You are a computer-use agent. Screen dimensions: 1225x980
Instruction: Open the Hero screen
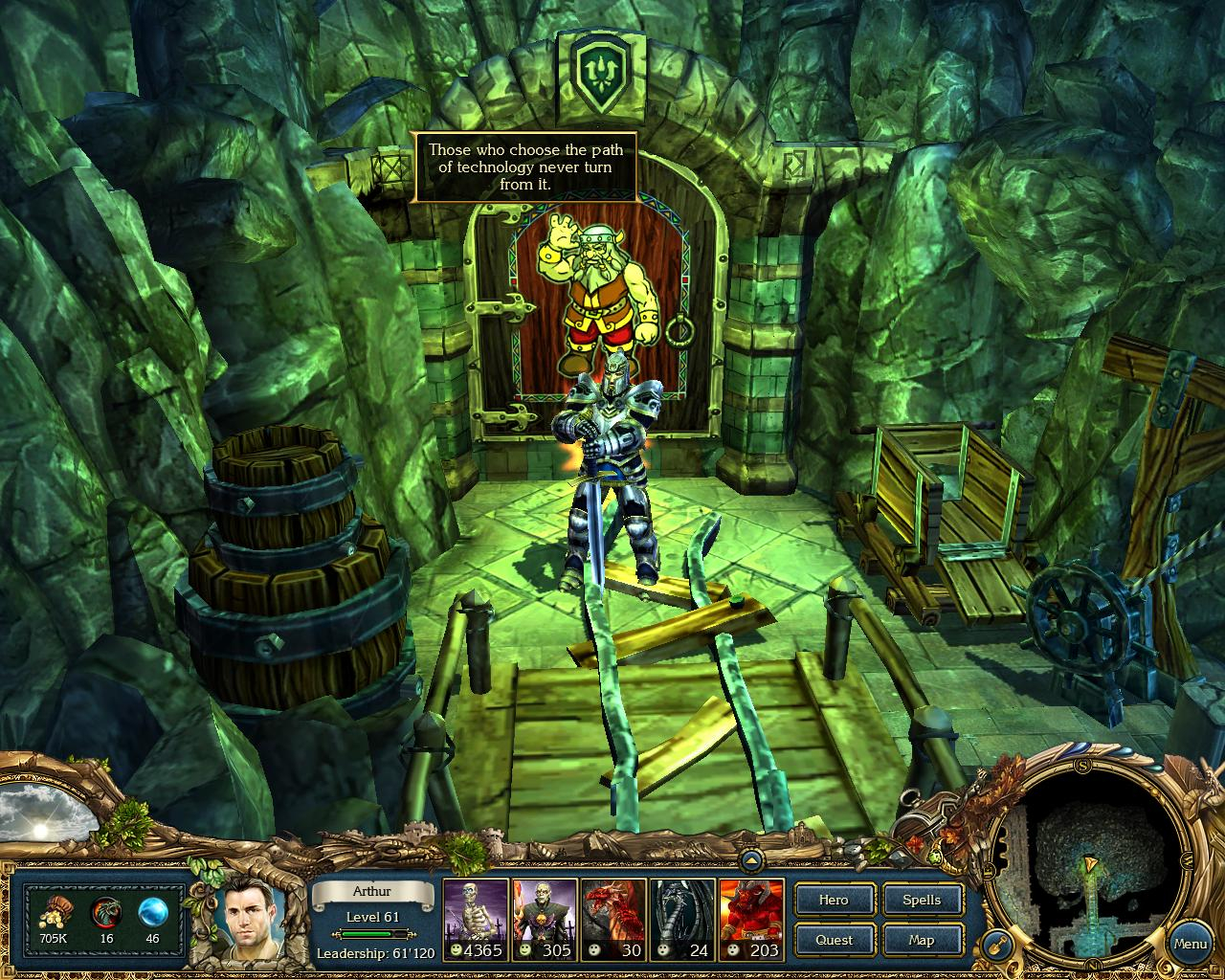(x=834, y=900)
